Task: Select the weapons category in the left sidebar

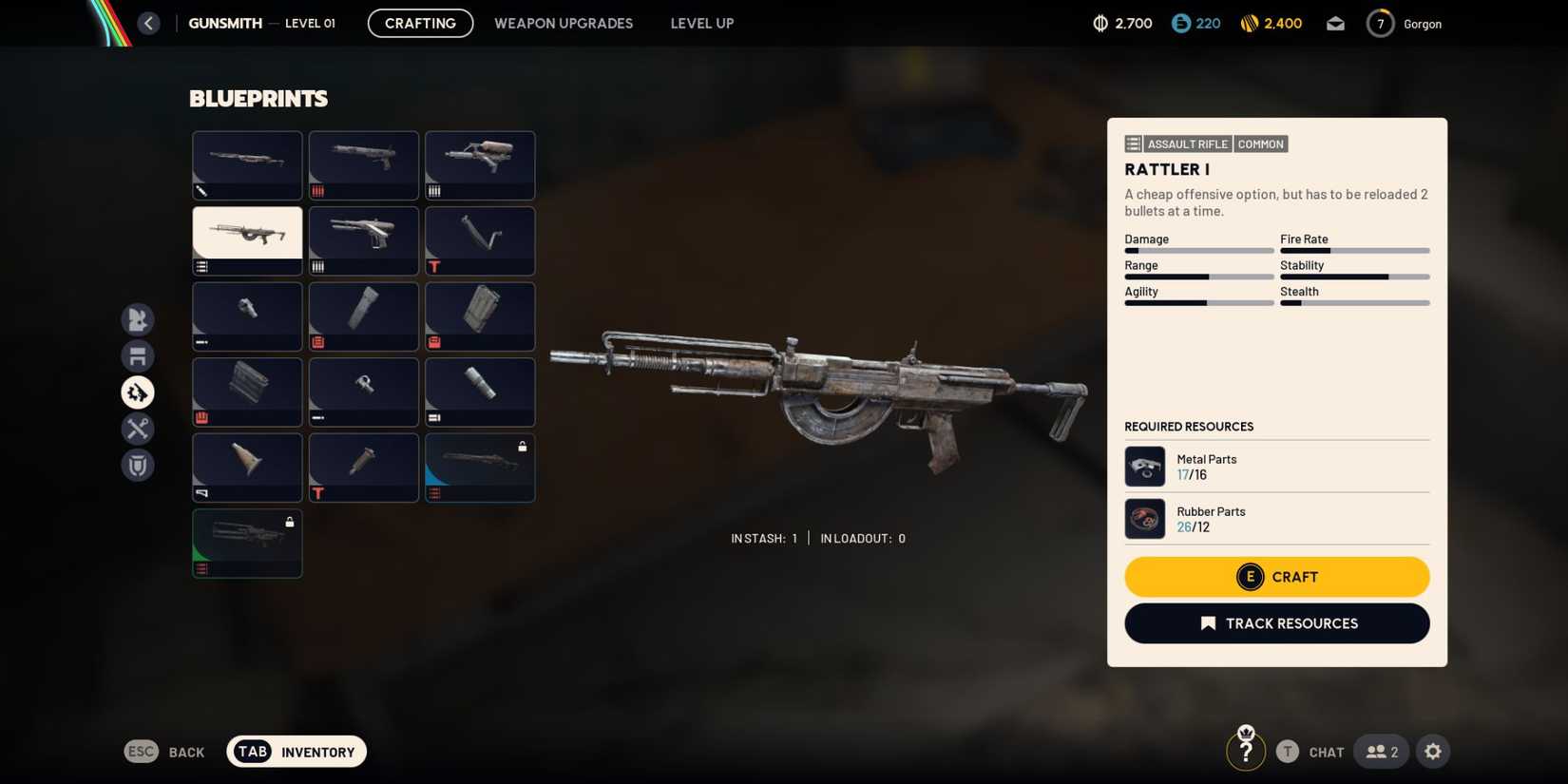Action: [x=138, y=320]
